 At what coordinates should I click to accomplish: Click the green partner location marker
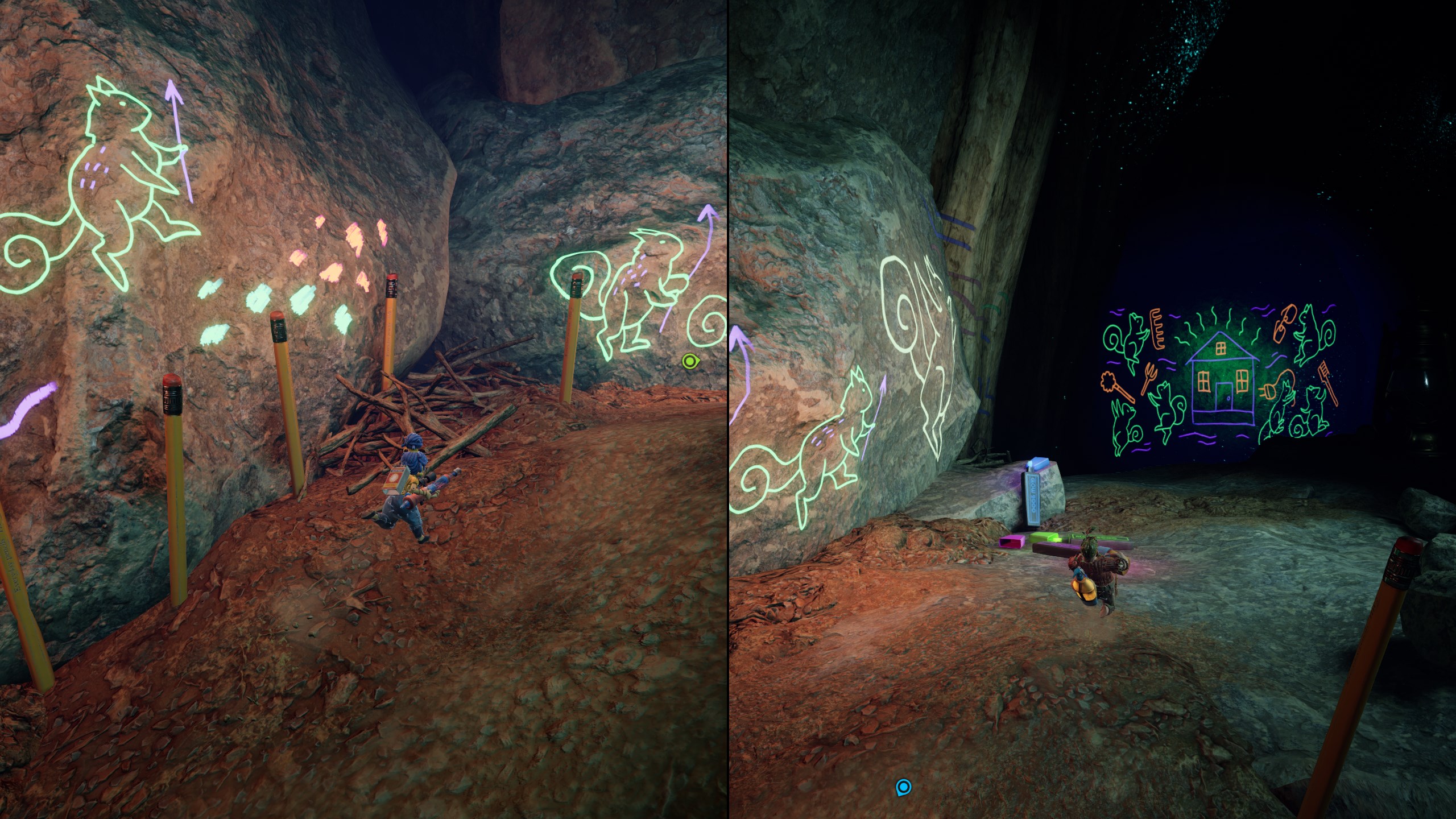[689, 361]
